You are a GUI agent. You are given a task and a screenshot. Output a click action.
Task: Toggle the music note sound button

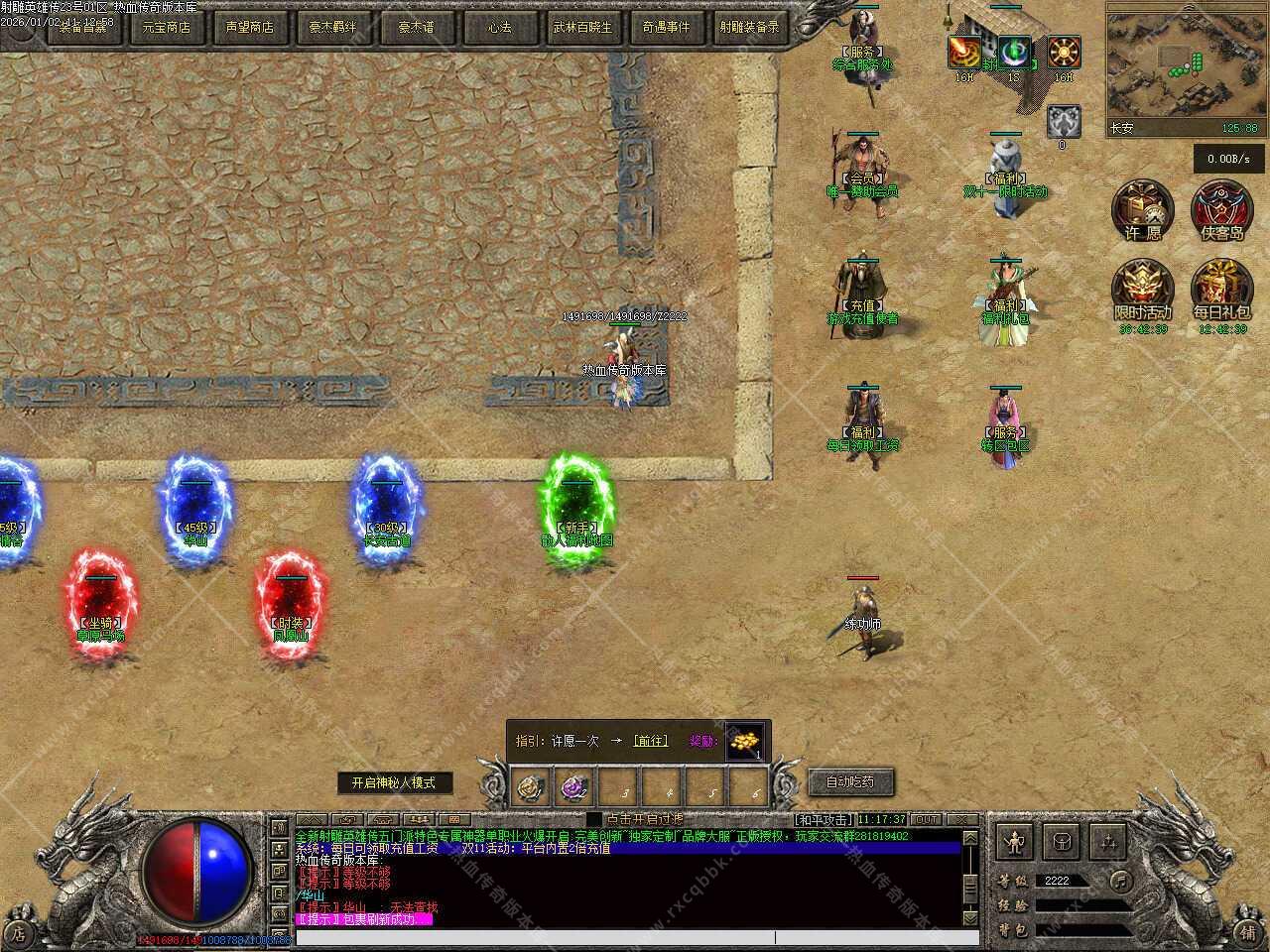tap(1120, 881)
